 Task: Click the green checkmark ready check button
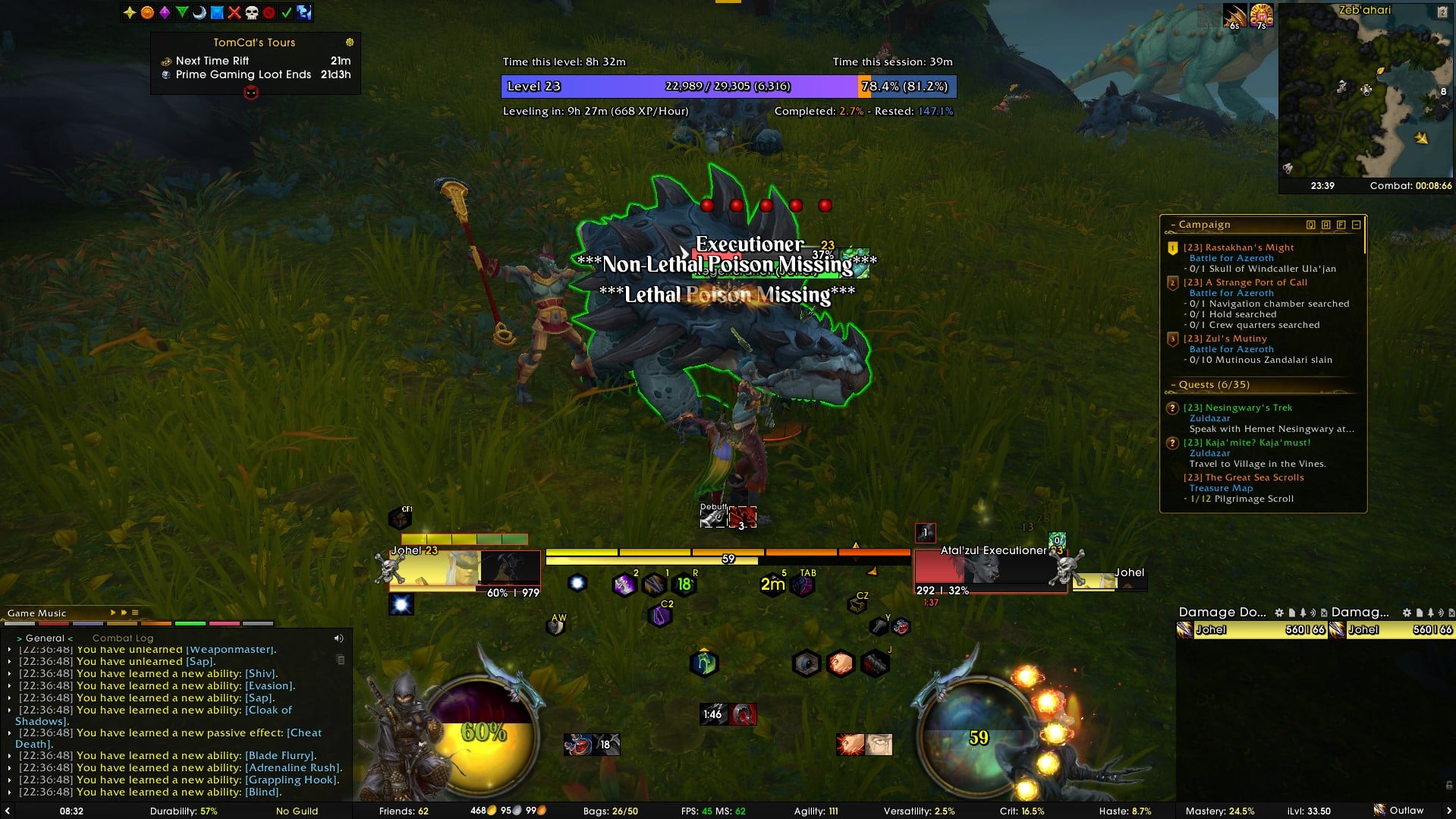[x=287, y=12]
